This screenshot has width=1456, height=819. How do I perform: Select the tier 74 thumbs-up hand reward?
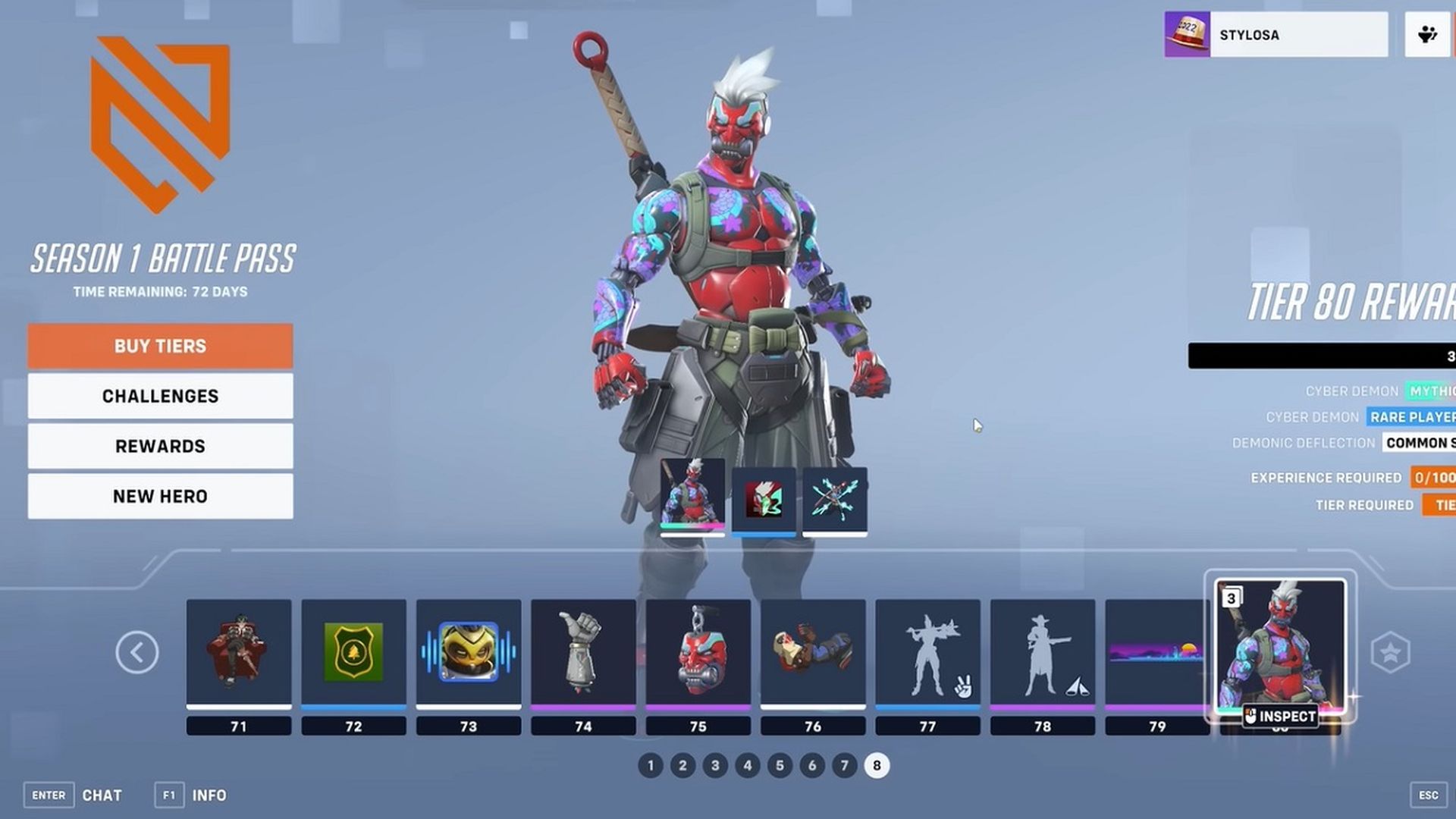click(x=583, y=653)
